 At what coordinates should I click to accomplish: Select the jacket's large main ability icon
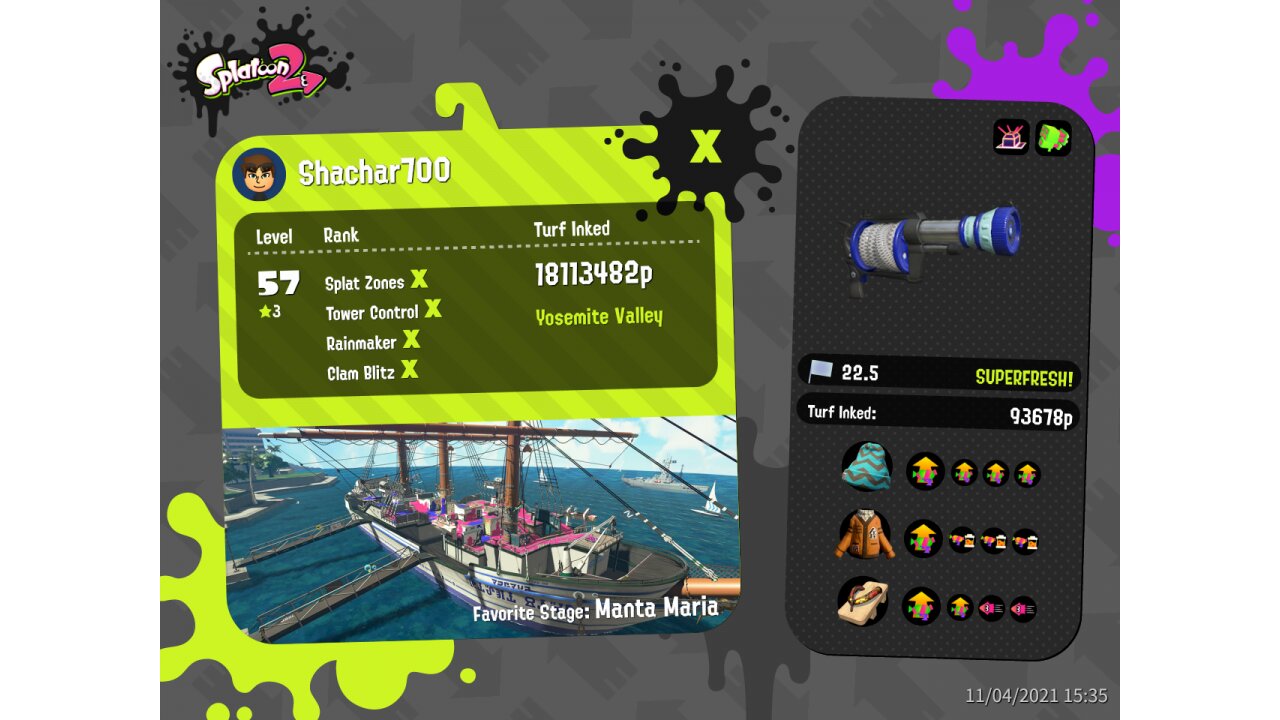923,539
